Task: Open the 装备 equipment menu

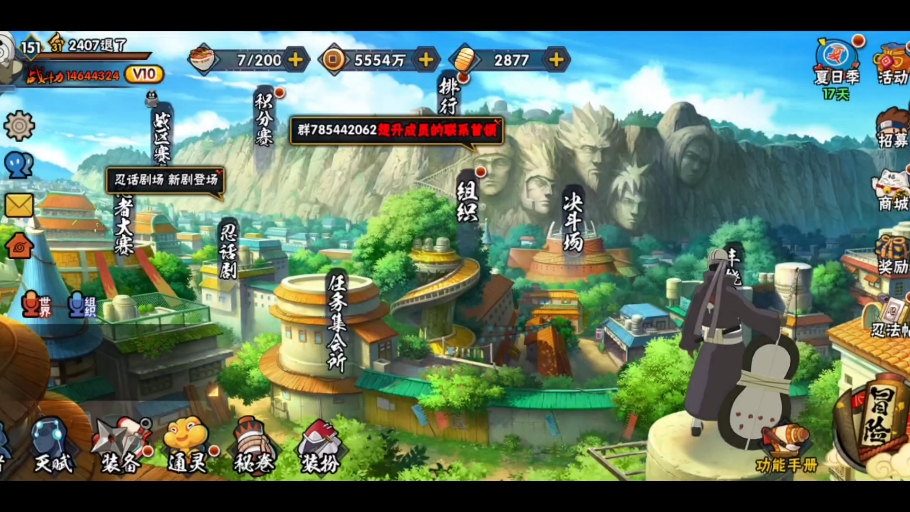Action: point(122,445)
